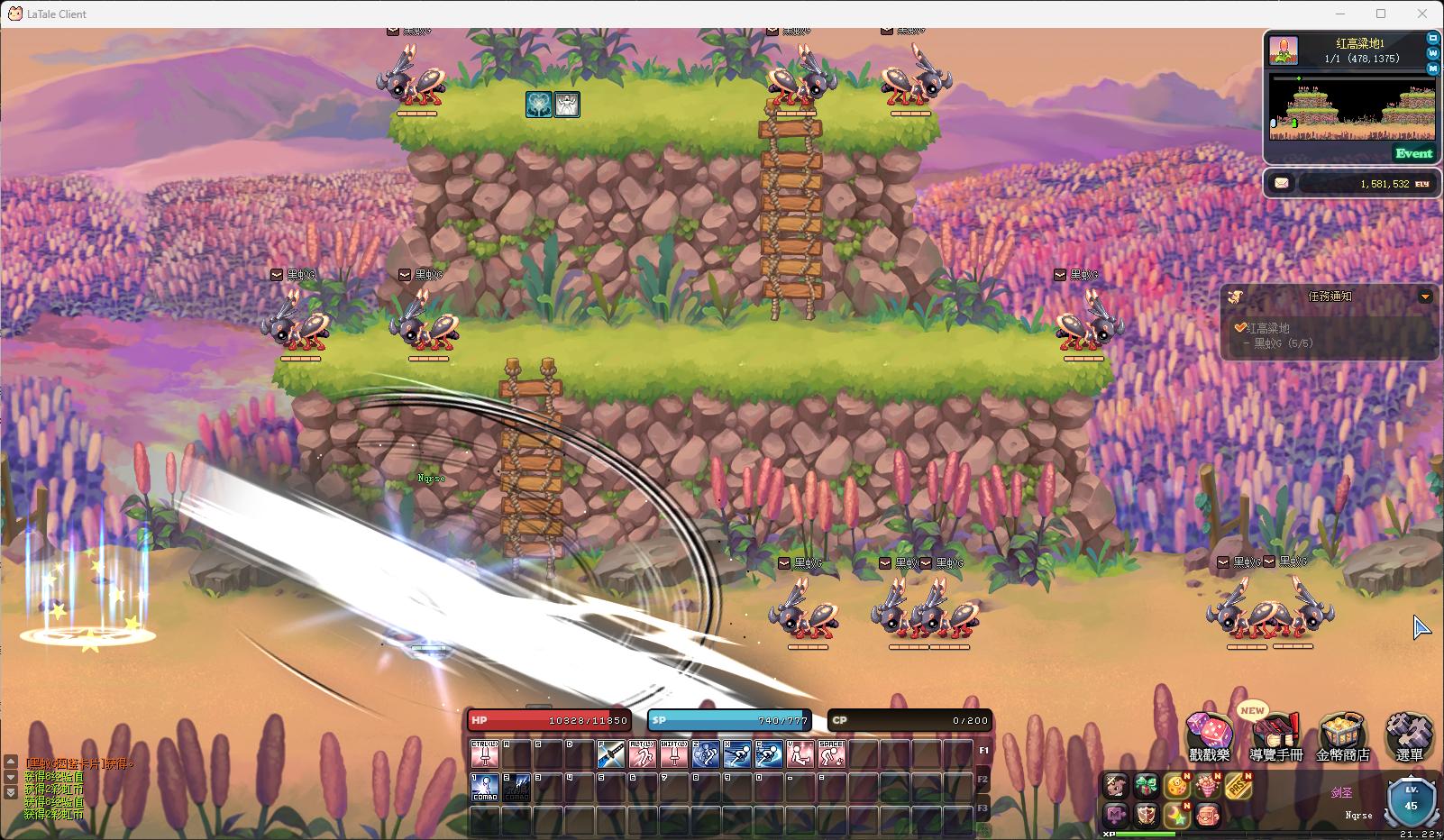
Task: Open the pink backpack inventory icon
Action: (x=1207, y=817)
